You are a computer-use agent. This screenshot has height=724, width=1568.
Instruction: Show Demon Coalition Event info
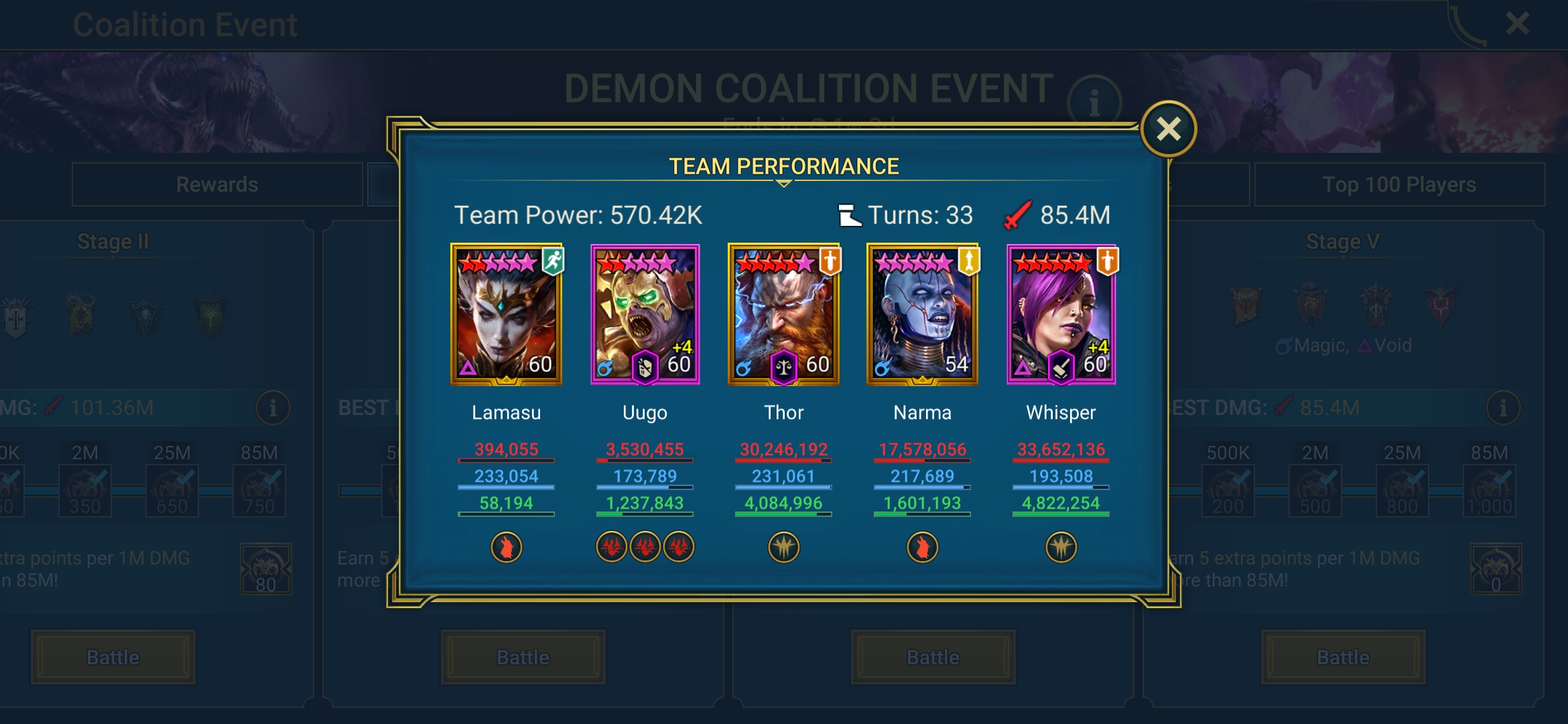pyautogui.click(x=1094, y=103)
